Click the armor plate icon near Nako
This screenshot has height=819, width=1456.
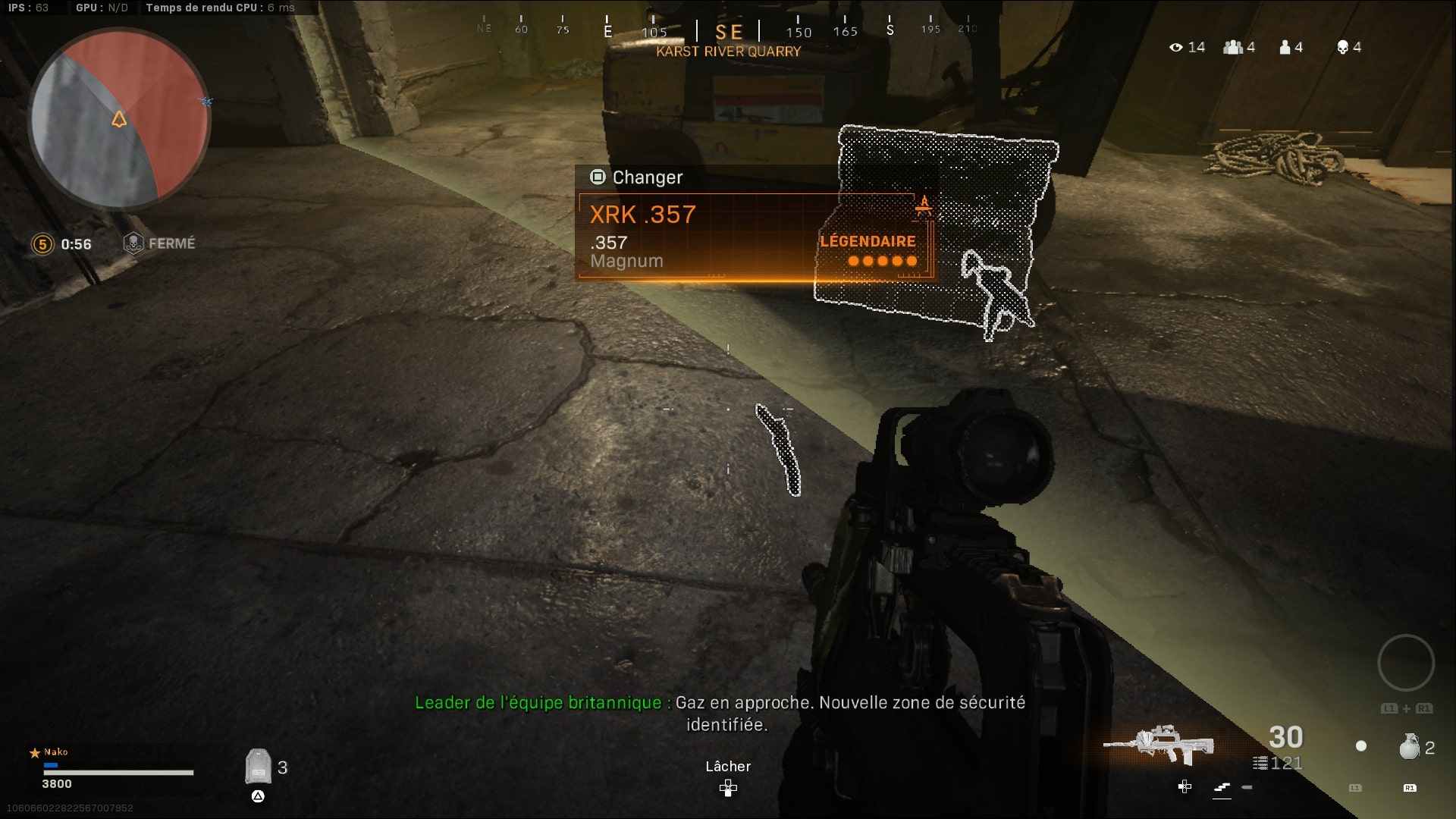259,767
